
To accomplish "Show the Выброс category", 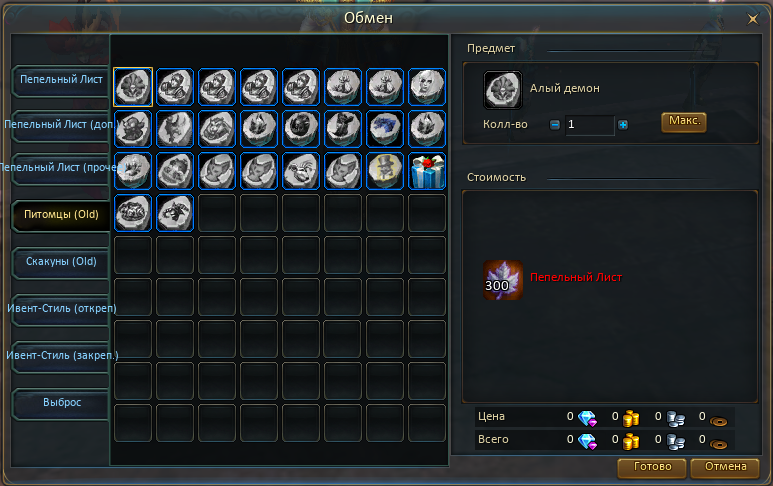I will 59,401.
